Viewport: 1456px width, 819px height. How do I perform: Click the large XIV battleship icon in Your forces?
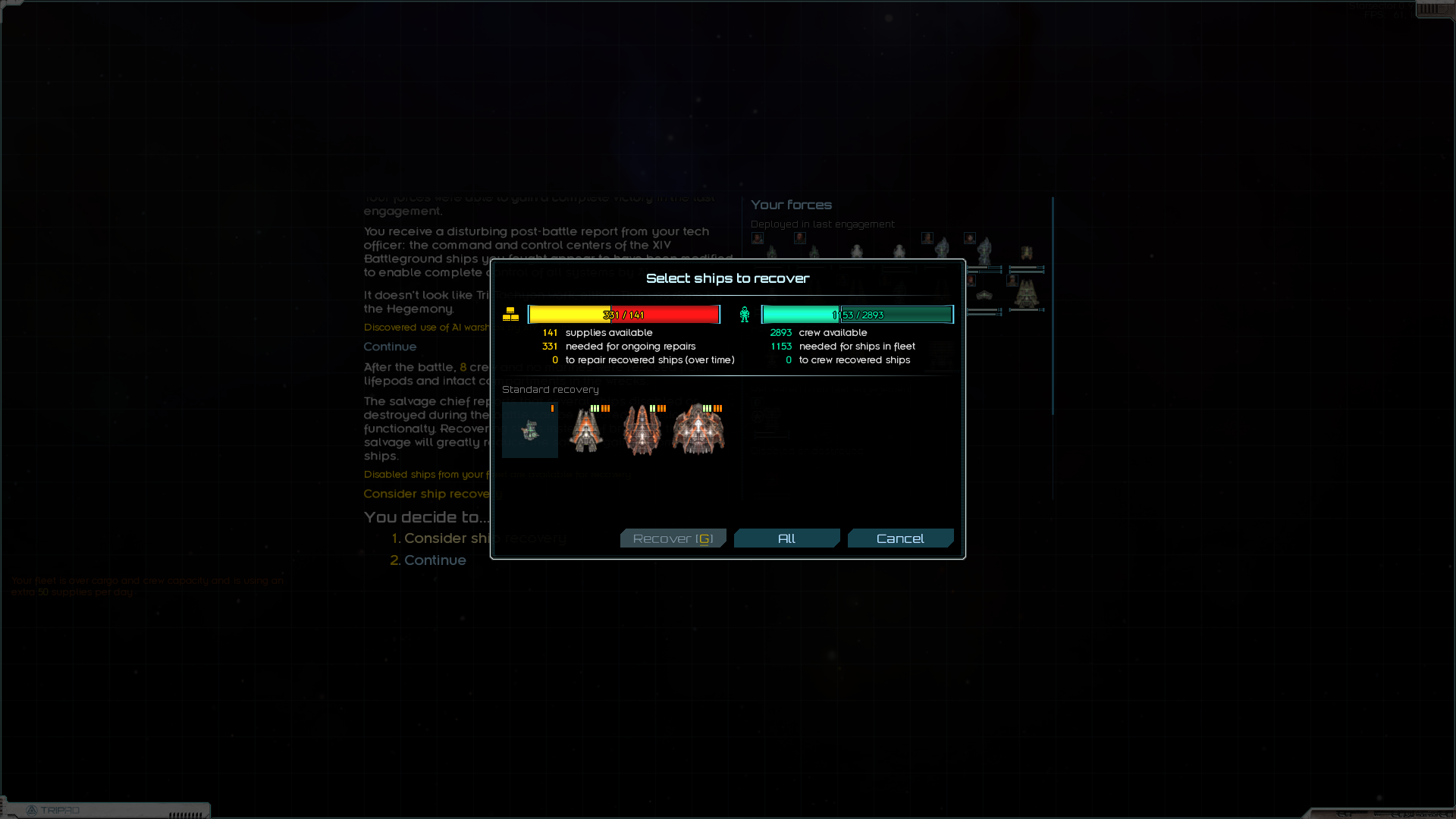pyautogui.click(x=1028, y=296)
